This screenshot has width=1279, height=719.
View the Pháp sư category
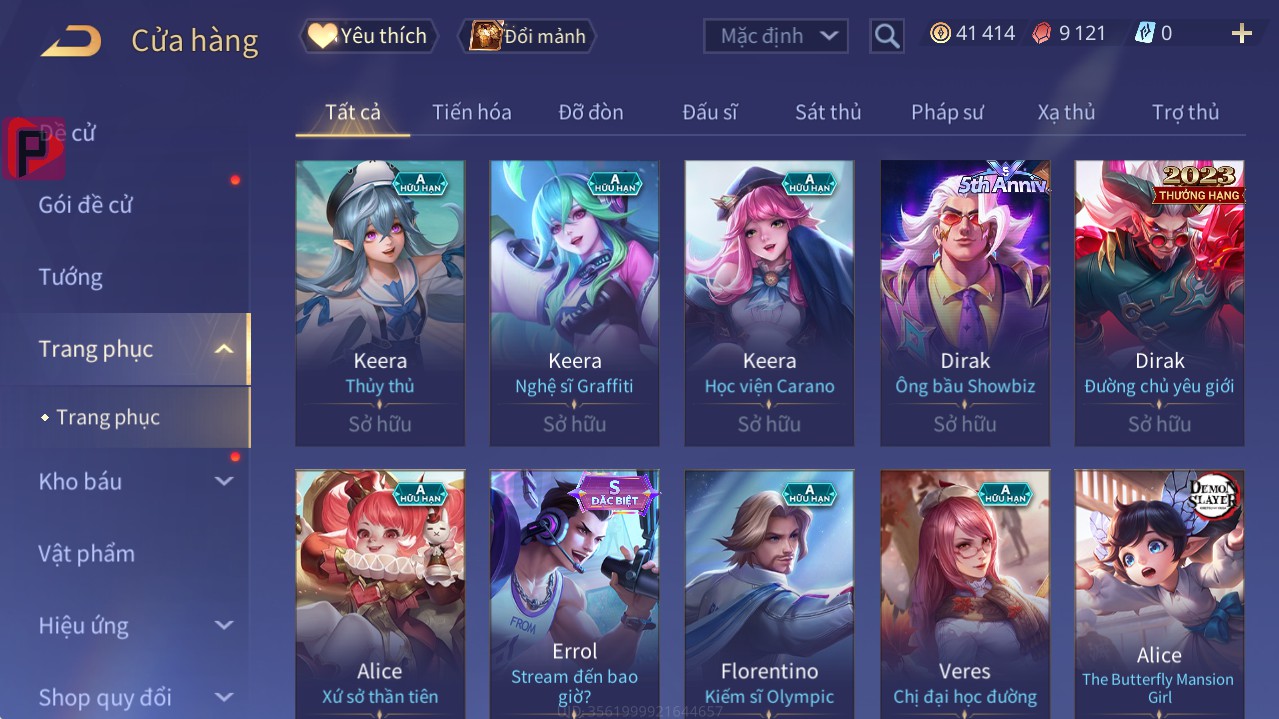point(946,112)
